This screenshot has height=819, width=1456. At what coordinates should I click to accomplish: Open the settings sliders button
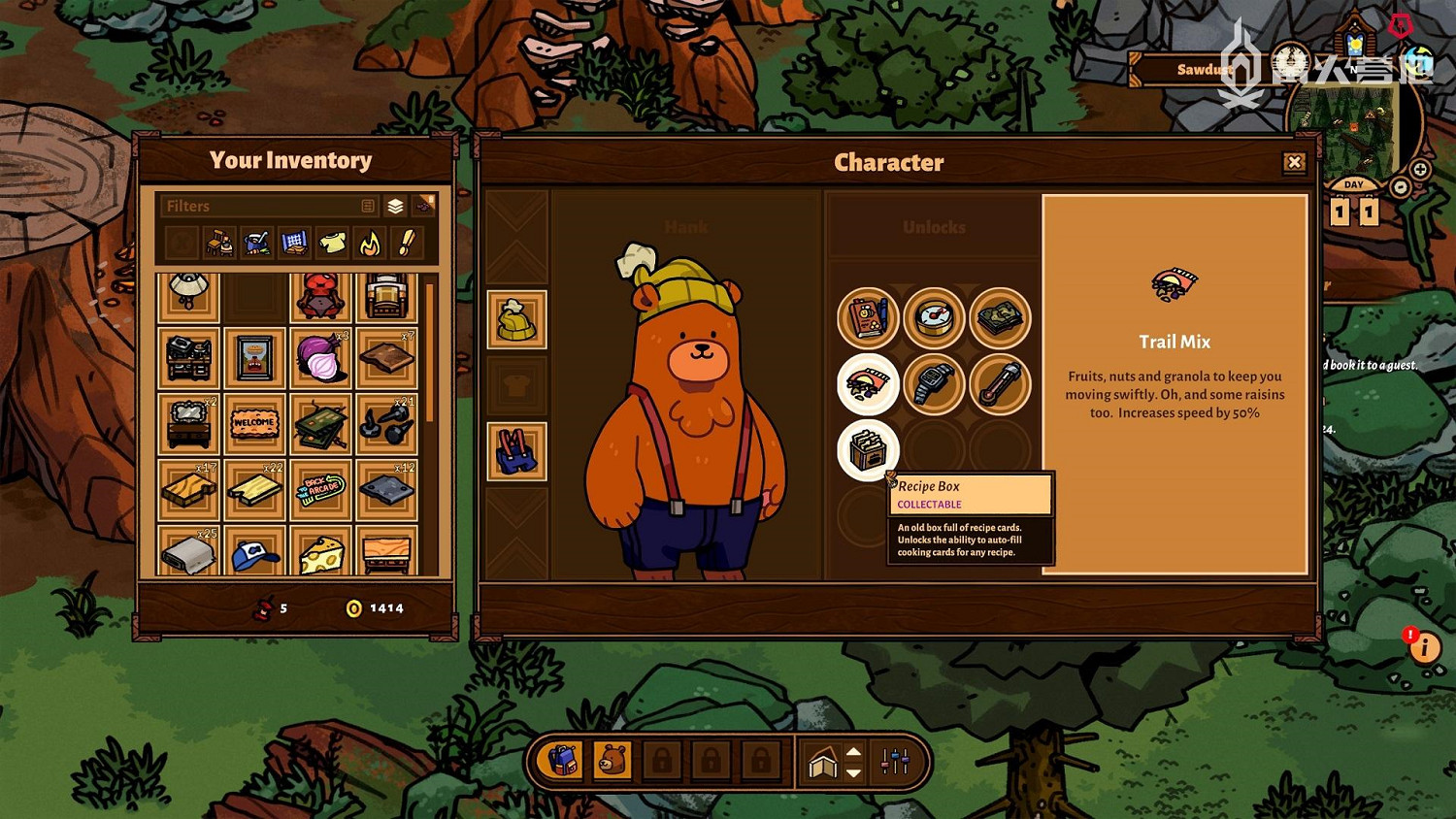(894, 762)
